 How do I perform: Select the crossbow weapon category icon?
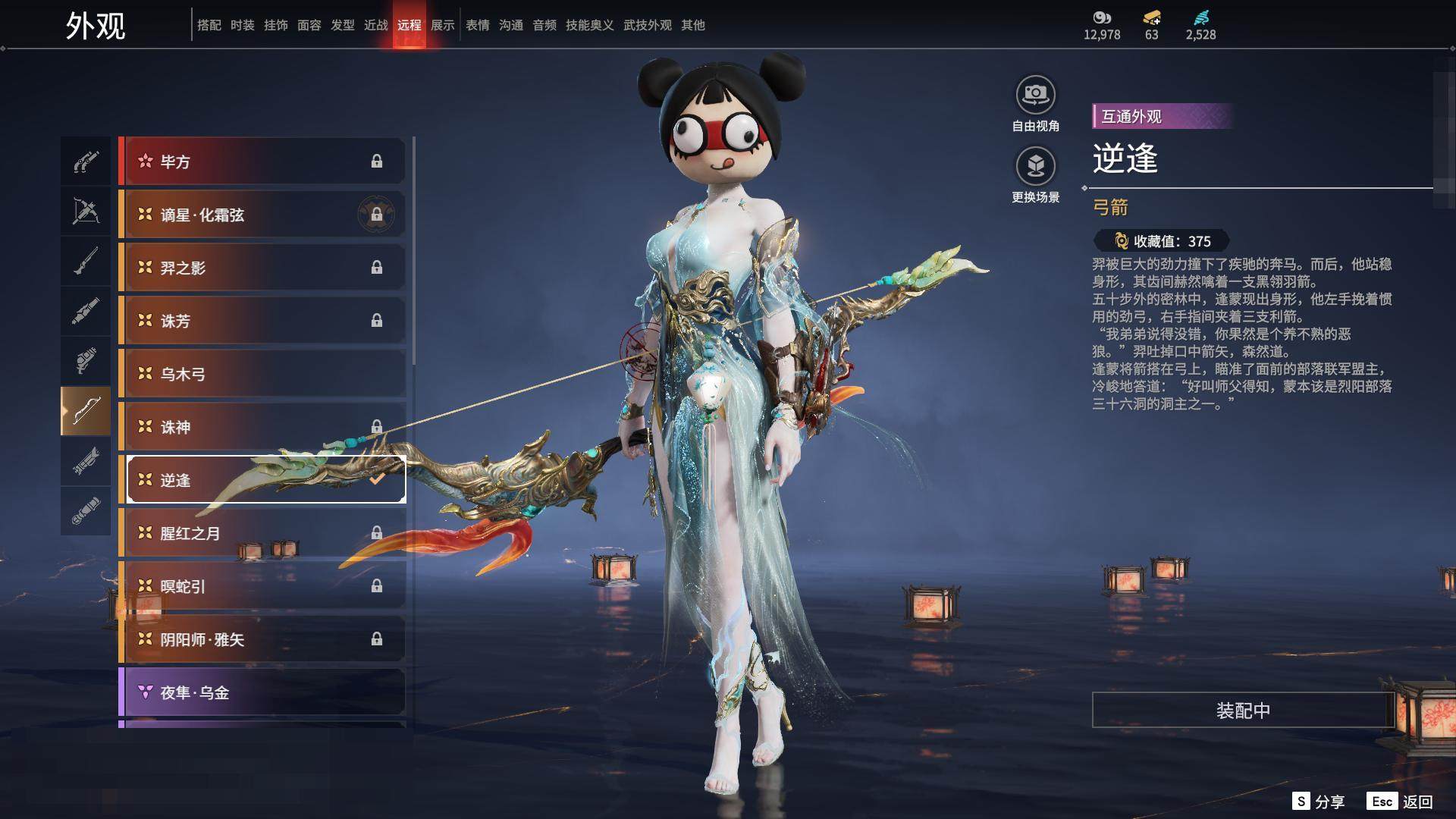86,211
